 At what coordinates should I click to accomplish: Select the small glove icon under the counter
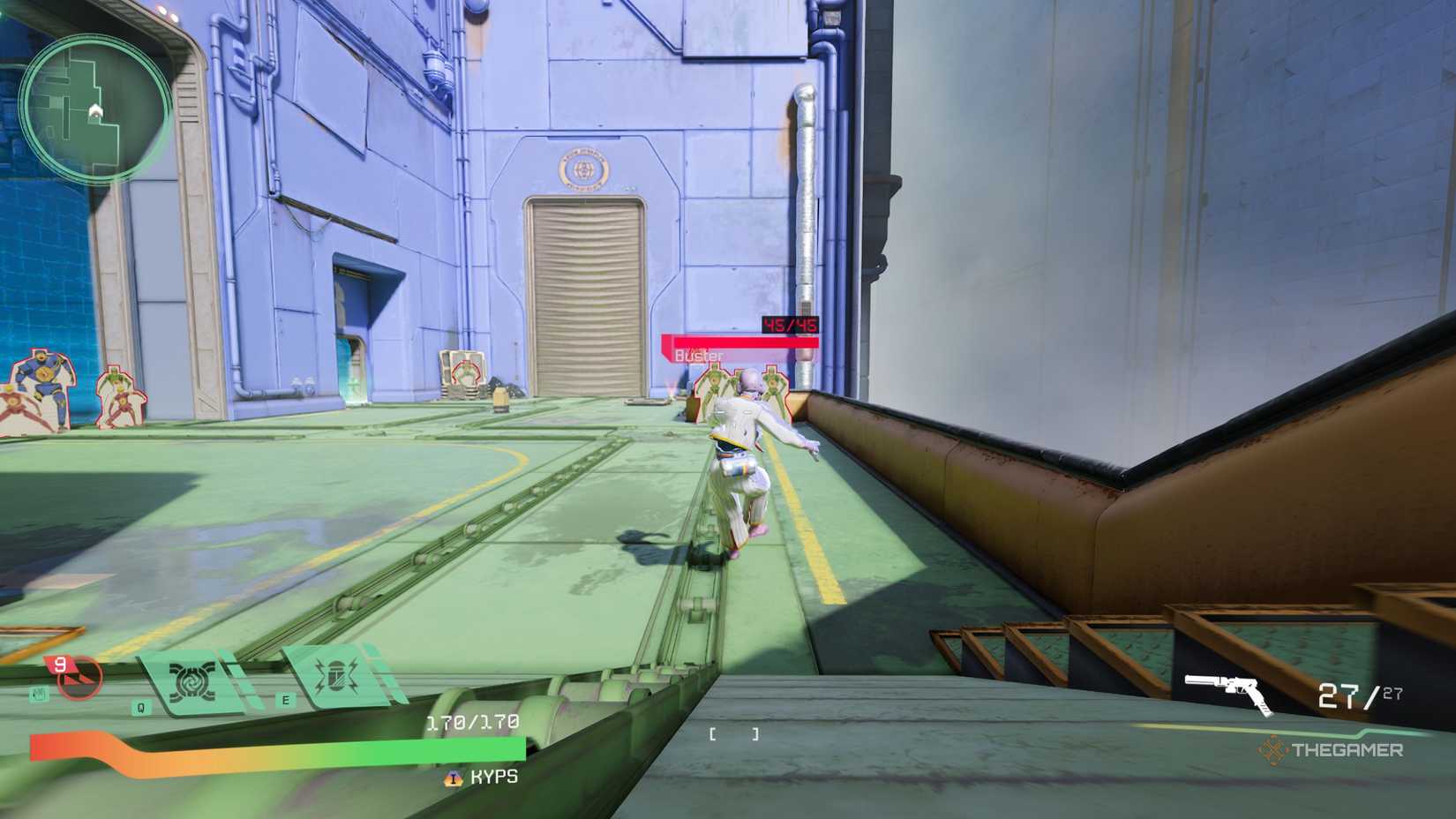(x=39, y=692)
